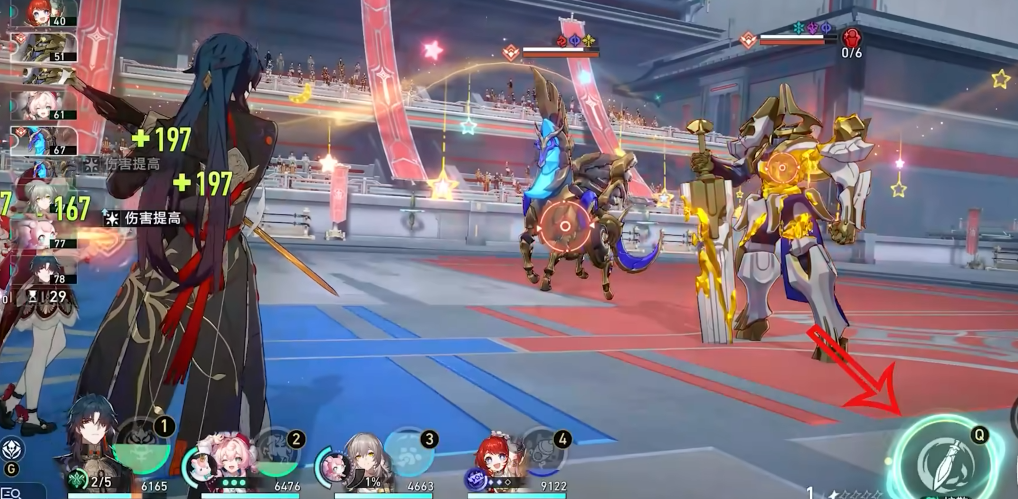Image resolution: width=1018 pixels, height=499 pixels.
Task: Activate the sword basic attack skill button
Action: (943, 462)
